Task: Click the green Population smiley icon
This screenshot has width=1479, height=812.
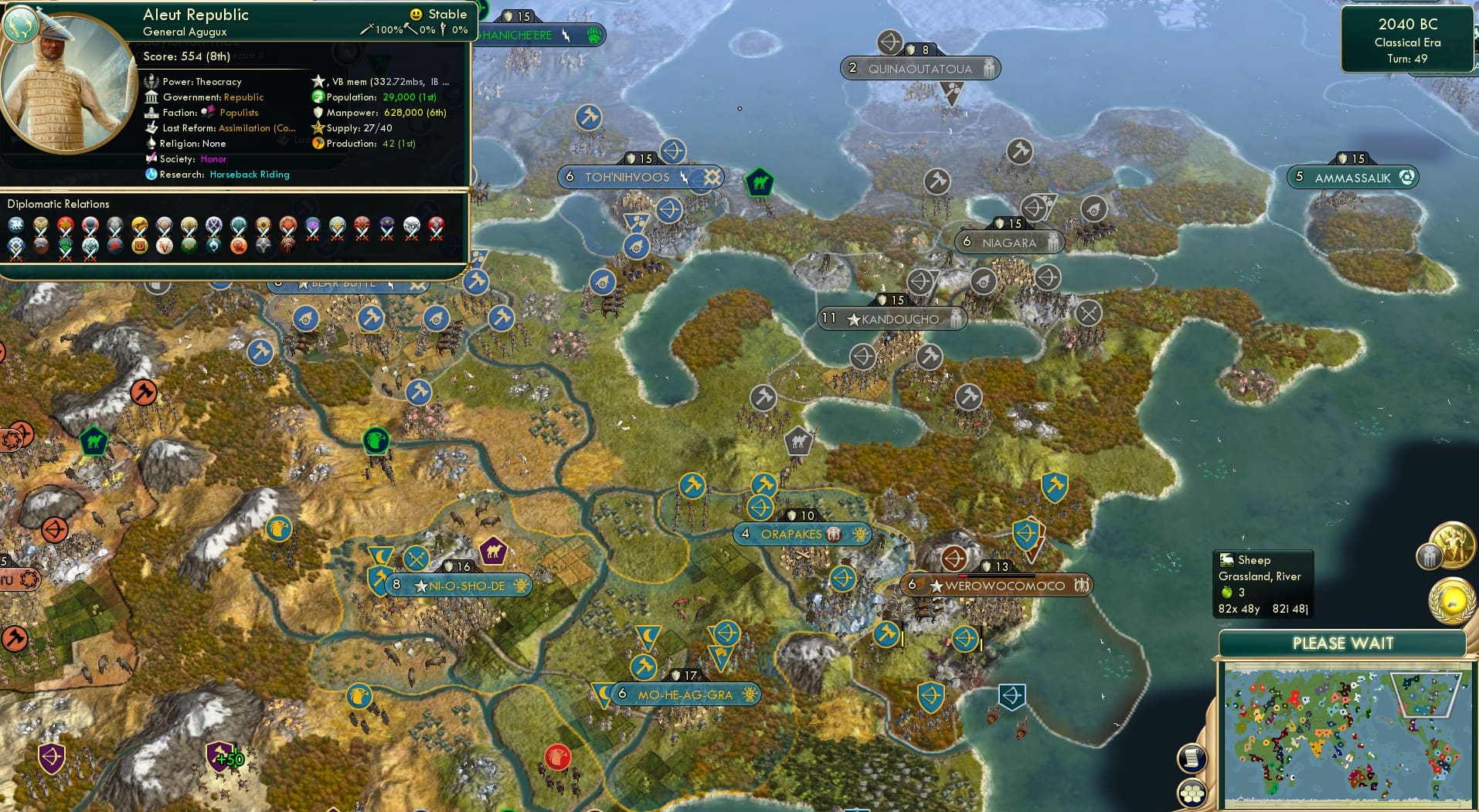Action: tap(318, 97)
